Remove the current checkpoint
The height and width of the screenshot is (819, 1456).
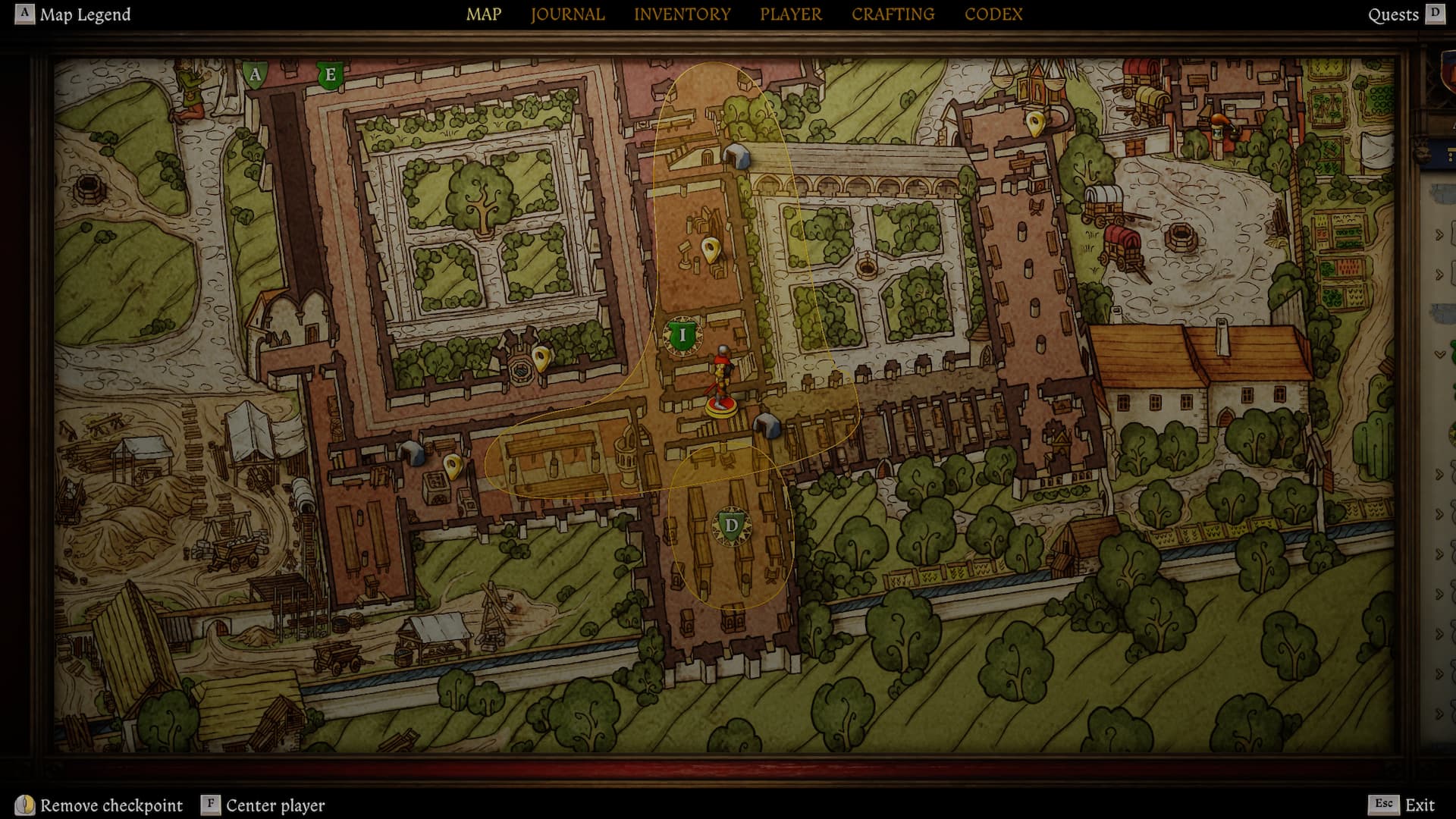pos(99,805)
